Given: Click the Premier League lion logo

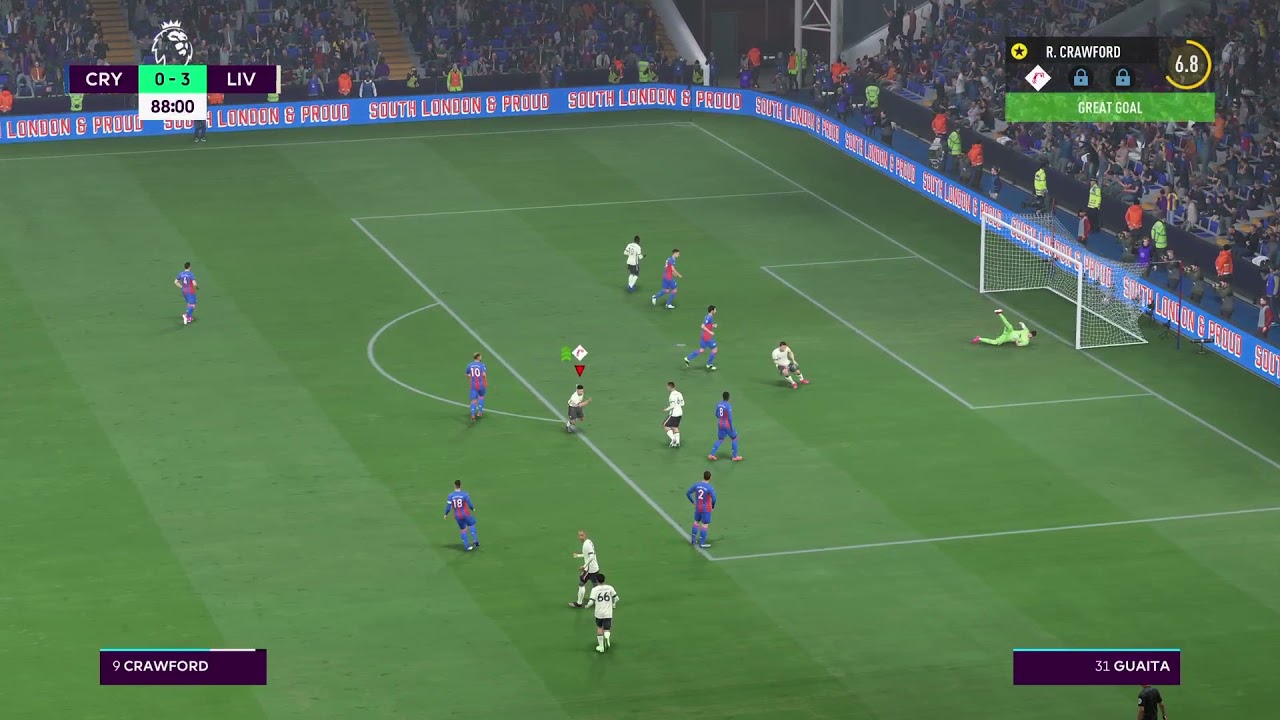Looking at the screenshot, I should (172, 43).
